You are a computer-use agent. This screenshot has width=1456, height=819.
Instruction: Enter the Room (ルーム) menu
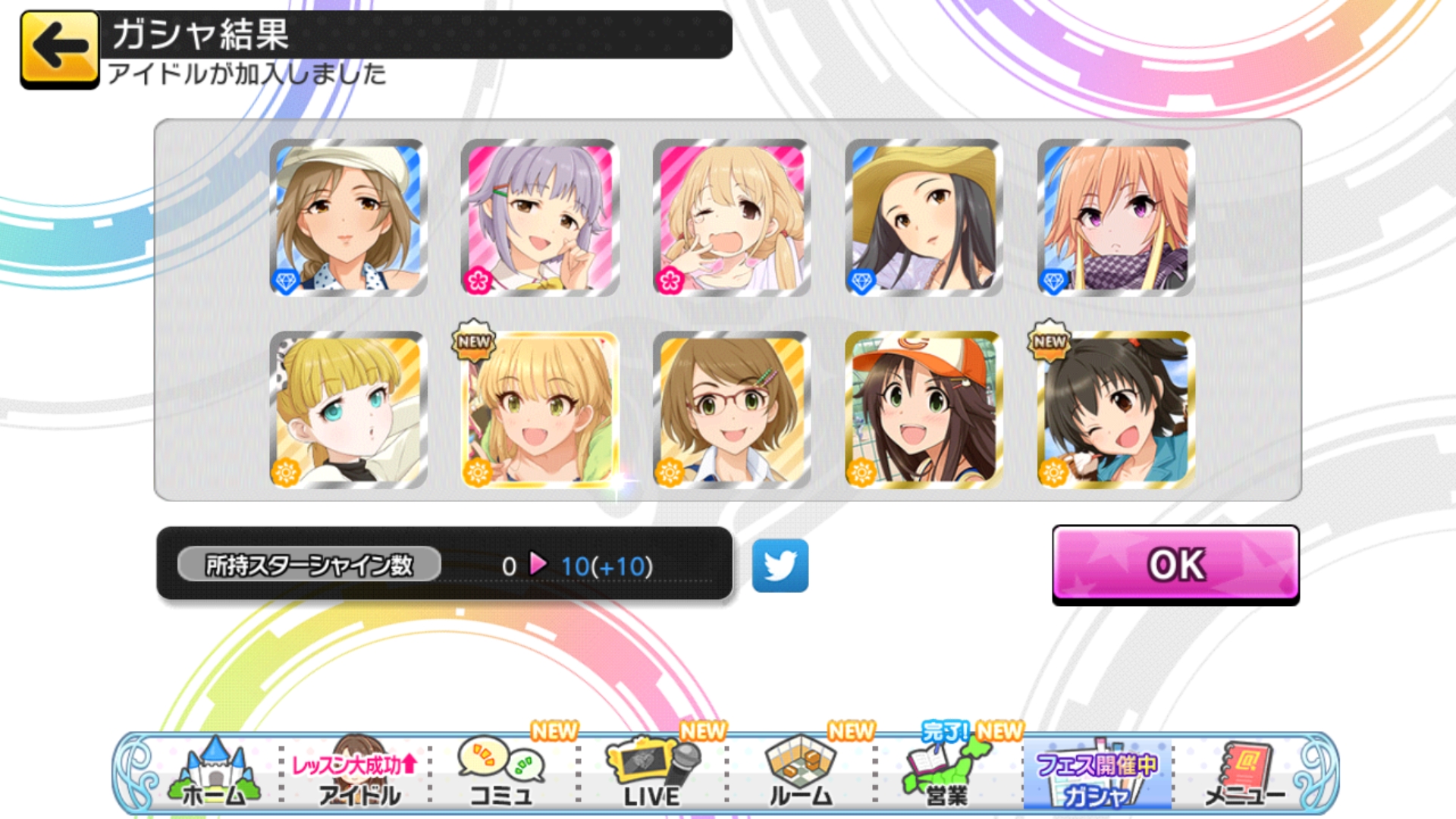point(800,773)
